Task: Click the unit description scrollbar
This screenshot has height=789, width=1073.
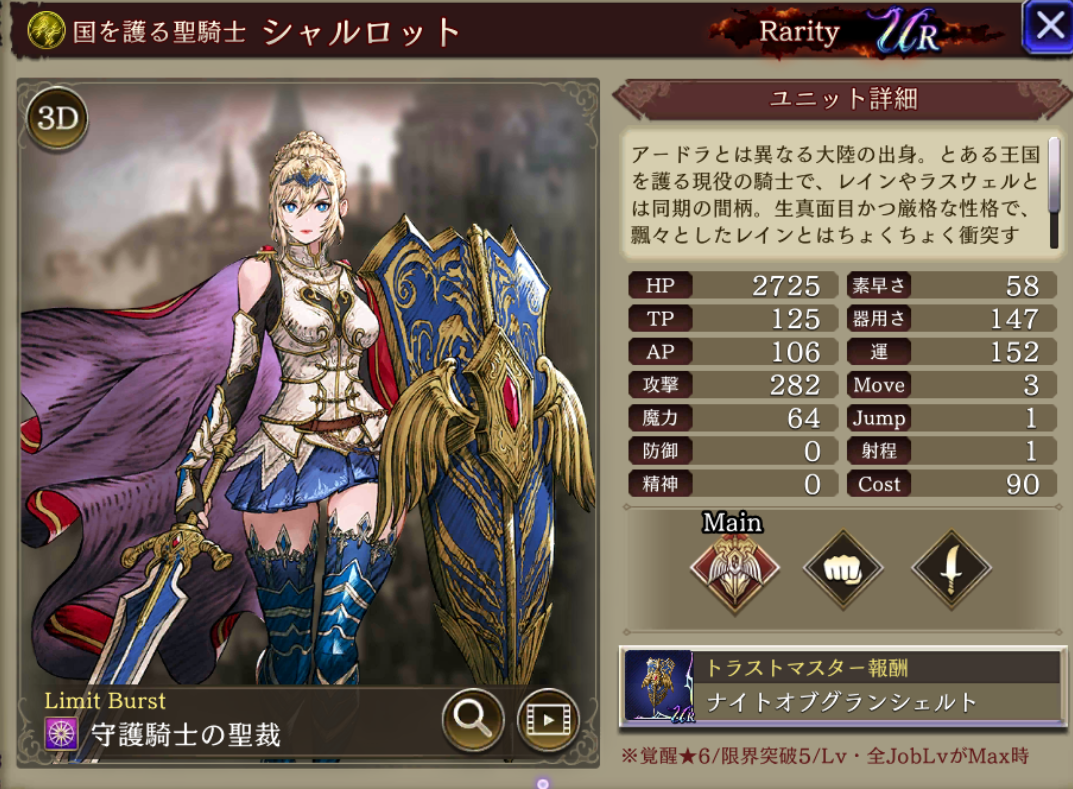Action: point(1053,178)
